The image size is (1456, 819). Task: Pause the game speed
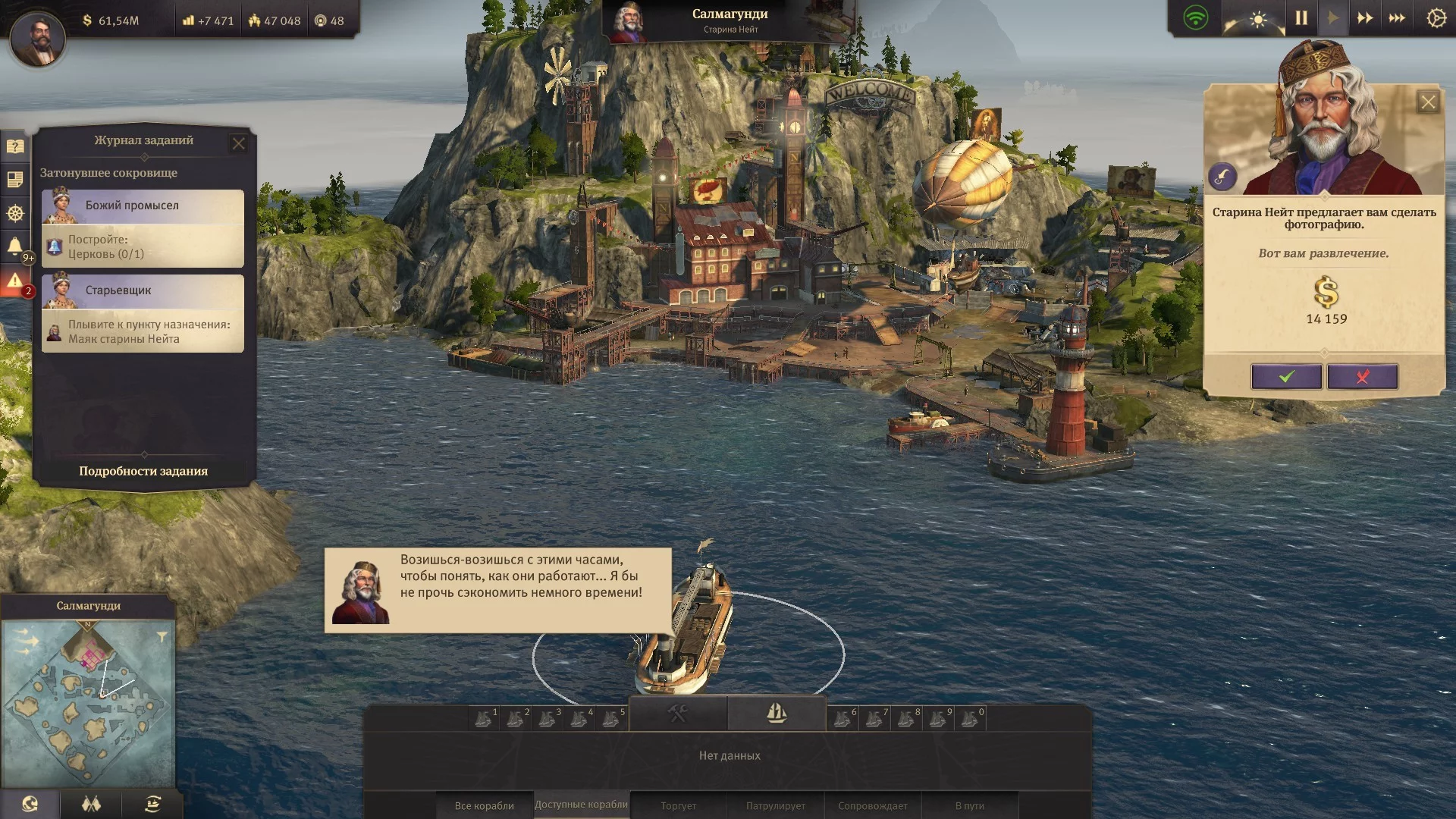[1301, 18]
